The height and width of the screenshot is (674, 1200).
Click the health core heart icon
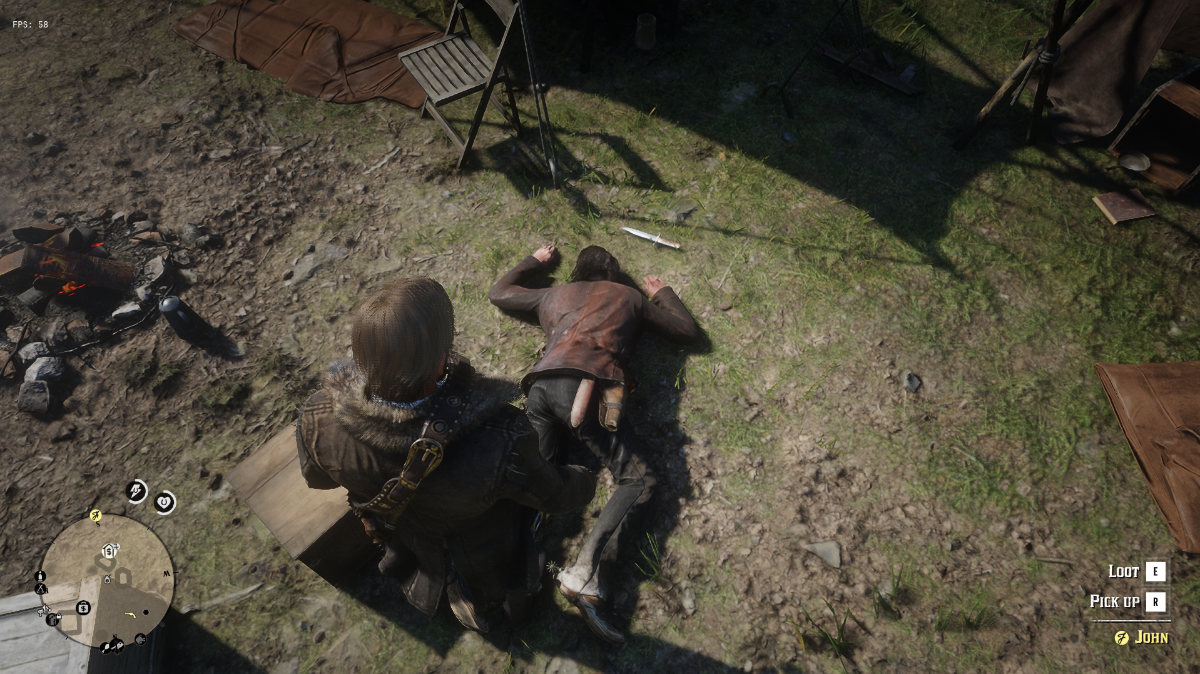pos(165,502)
